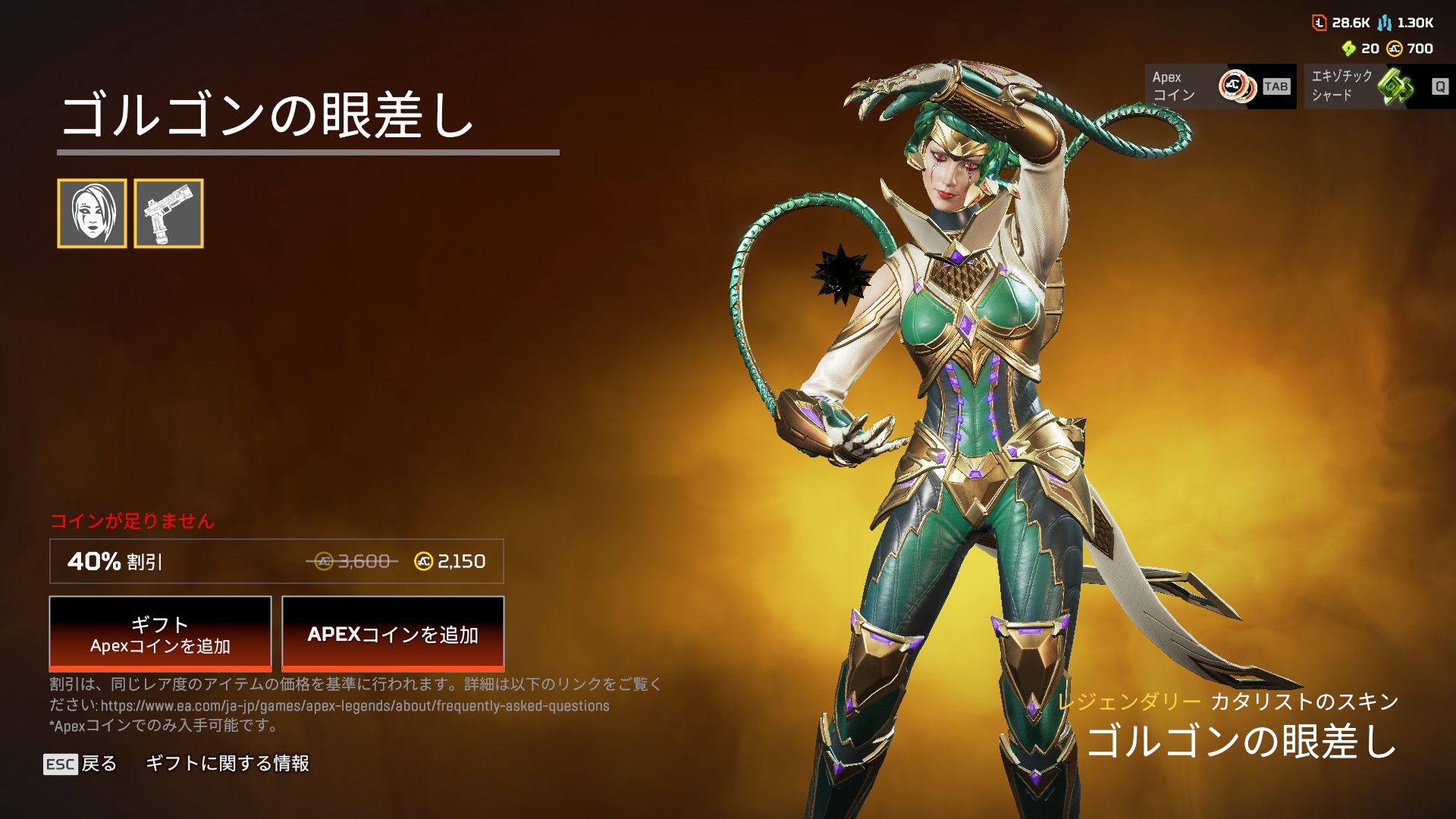Open the エキゾチックシャード currency tab
Screen dimensions: 1456x819
pos(1379,86)
